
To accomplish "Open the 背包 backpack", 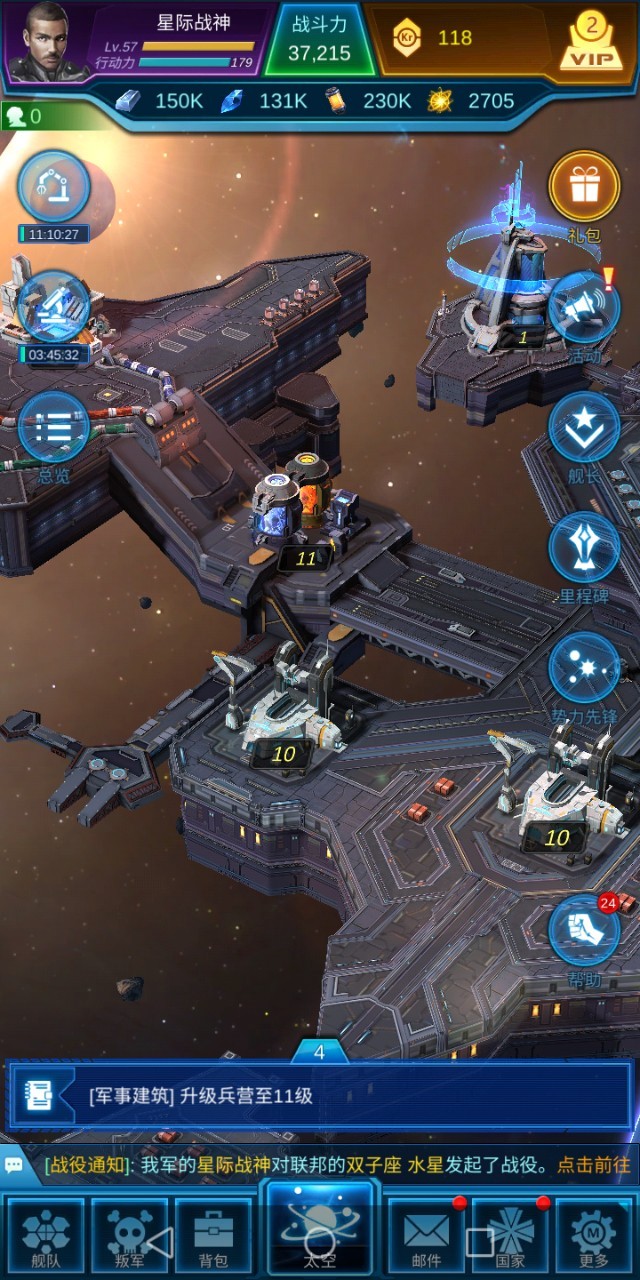I will 212,1236.
